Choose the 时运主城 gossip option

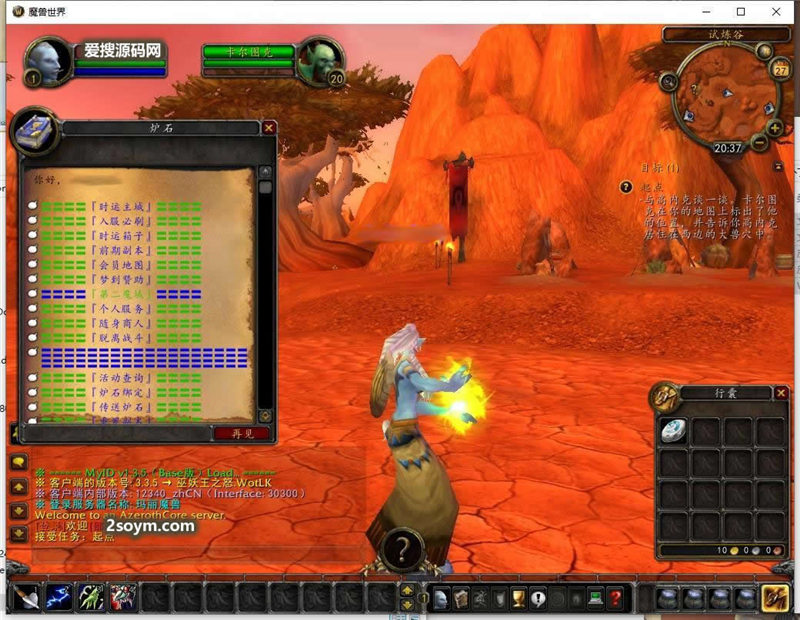coord(119,206)
